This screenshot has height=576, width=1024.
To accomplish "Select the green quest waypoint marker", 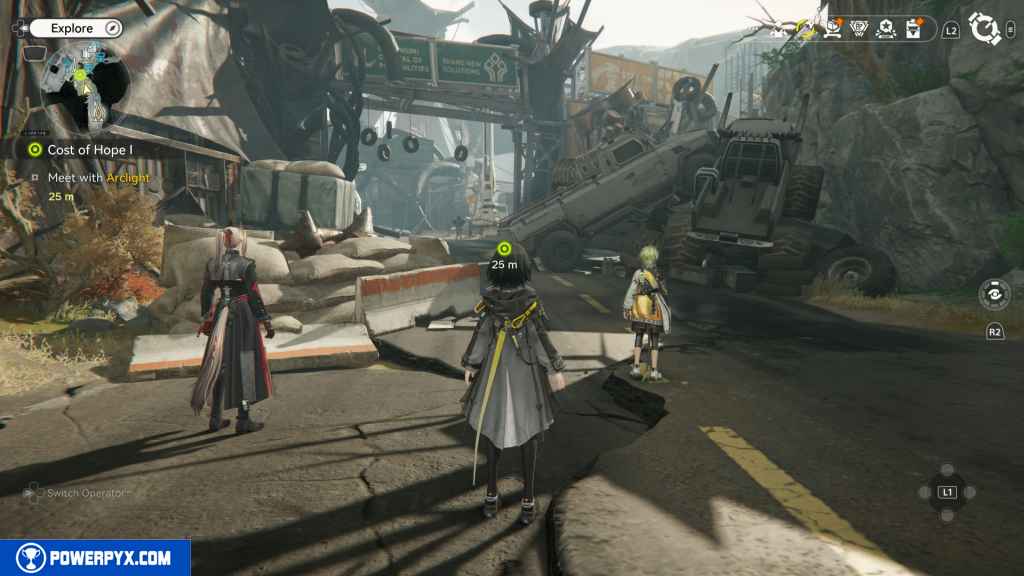I will (504, 248).
